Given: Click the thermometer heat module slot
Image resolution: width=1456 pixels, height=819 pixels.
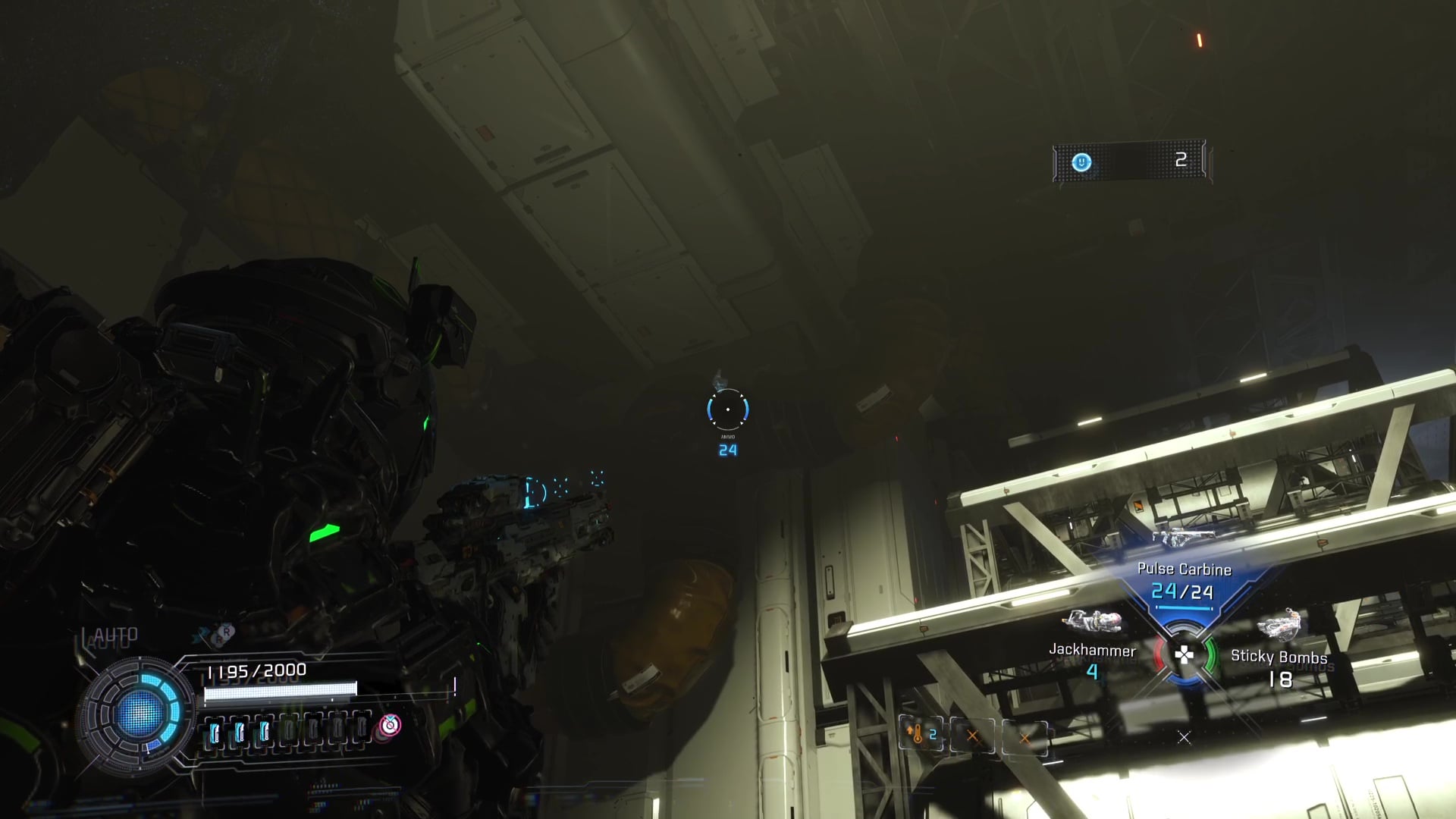Looking at the screenshot, I should 921,735.
